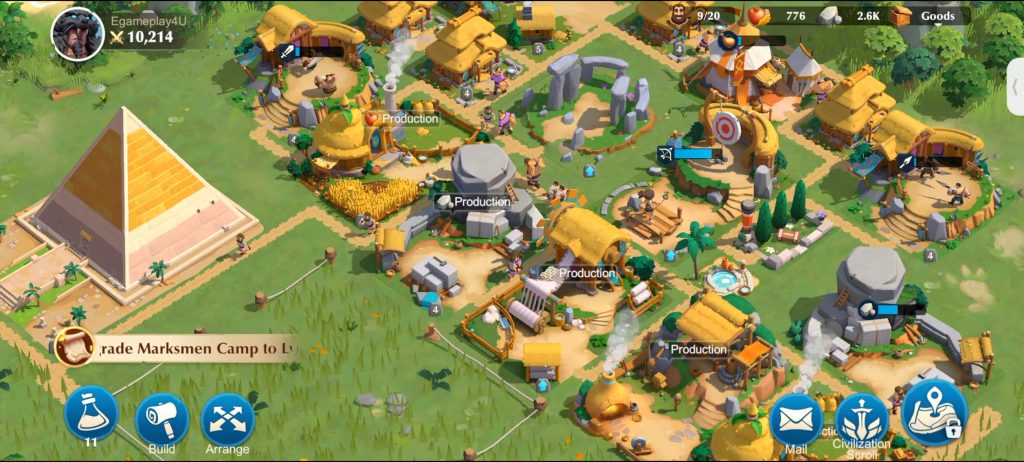Open the Goods chest in resource bar
Image resolution: width=1024 pixels, height=462 pixels.
[x=901, y=16]
